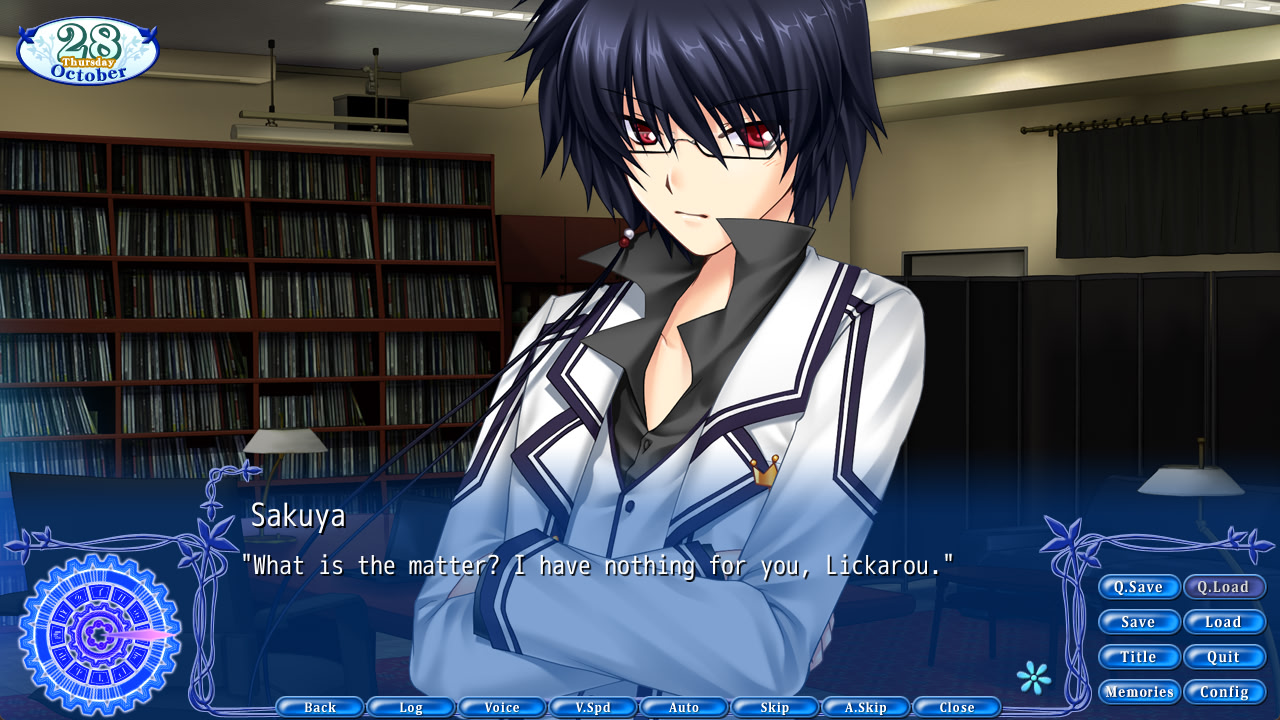Enable Auto mode
1280x720 pixels.
[x=683, y=707]
